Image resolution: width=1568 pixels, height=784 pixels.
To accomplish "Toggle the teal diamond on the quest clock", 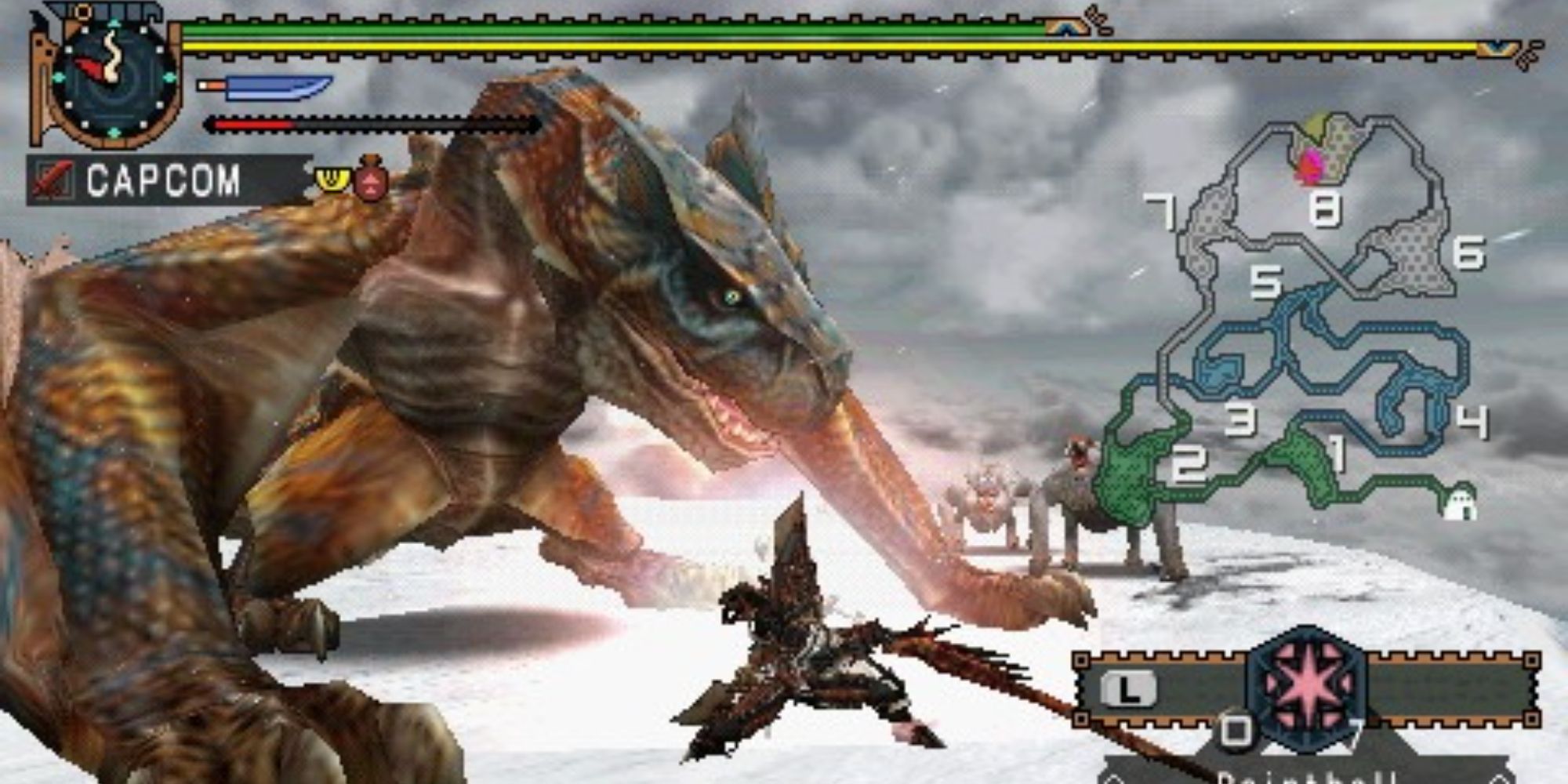I will pos(114,24).
